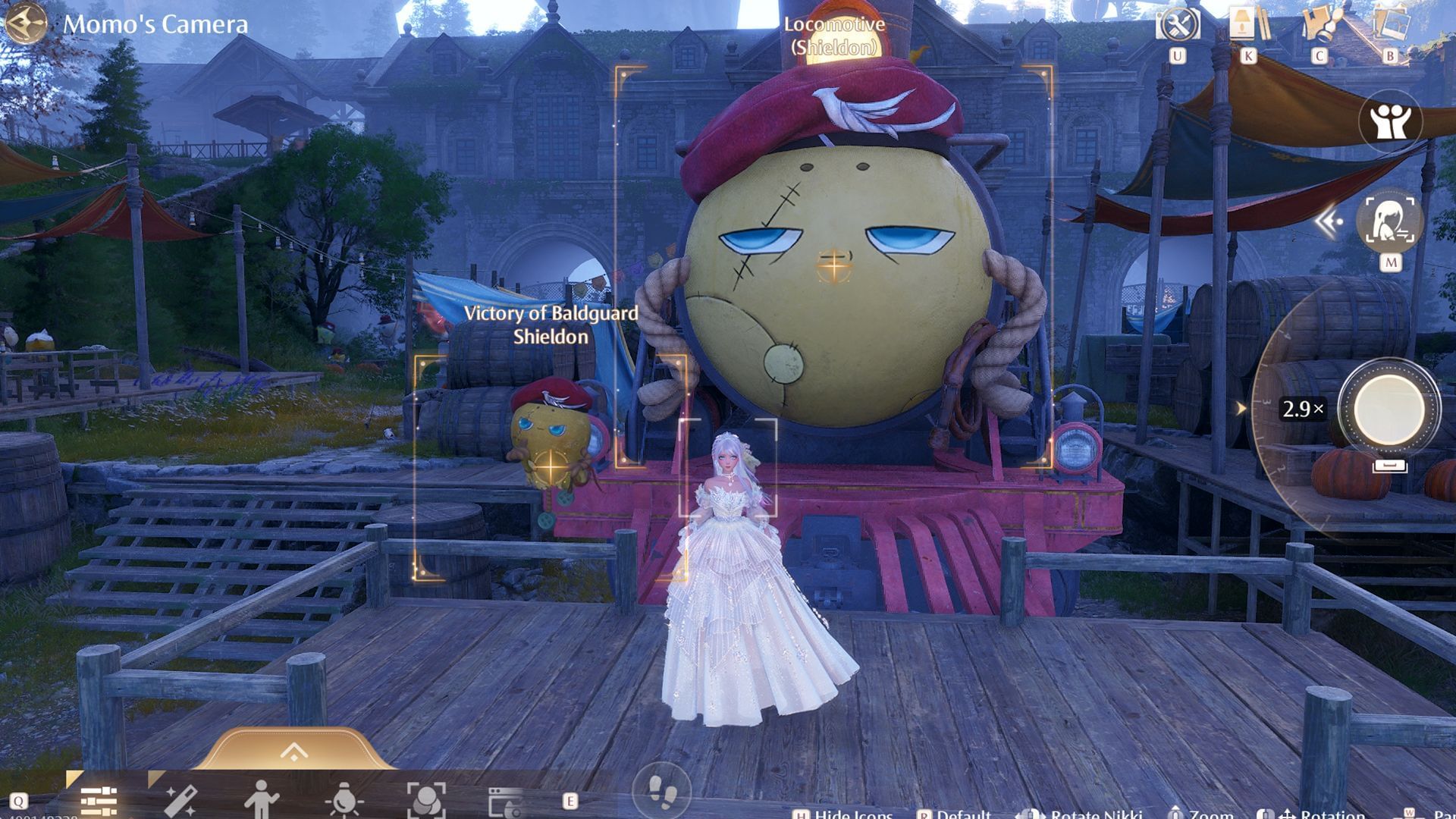Open the window-with-camera tab
Screen dimensions: 1456x819
click(506, 802)
